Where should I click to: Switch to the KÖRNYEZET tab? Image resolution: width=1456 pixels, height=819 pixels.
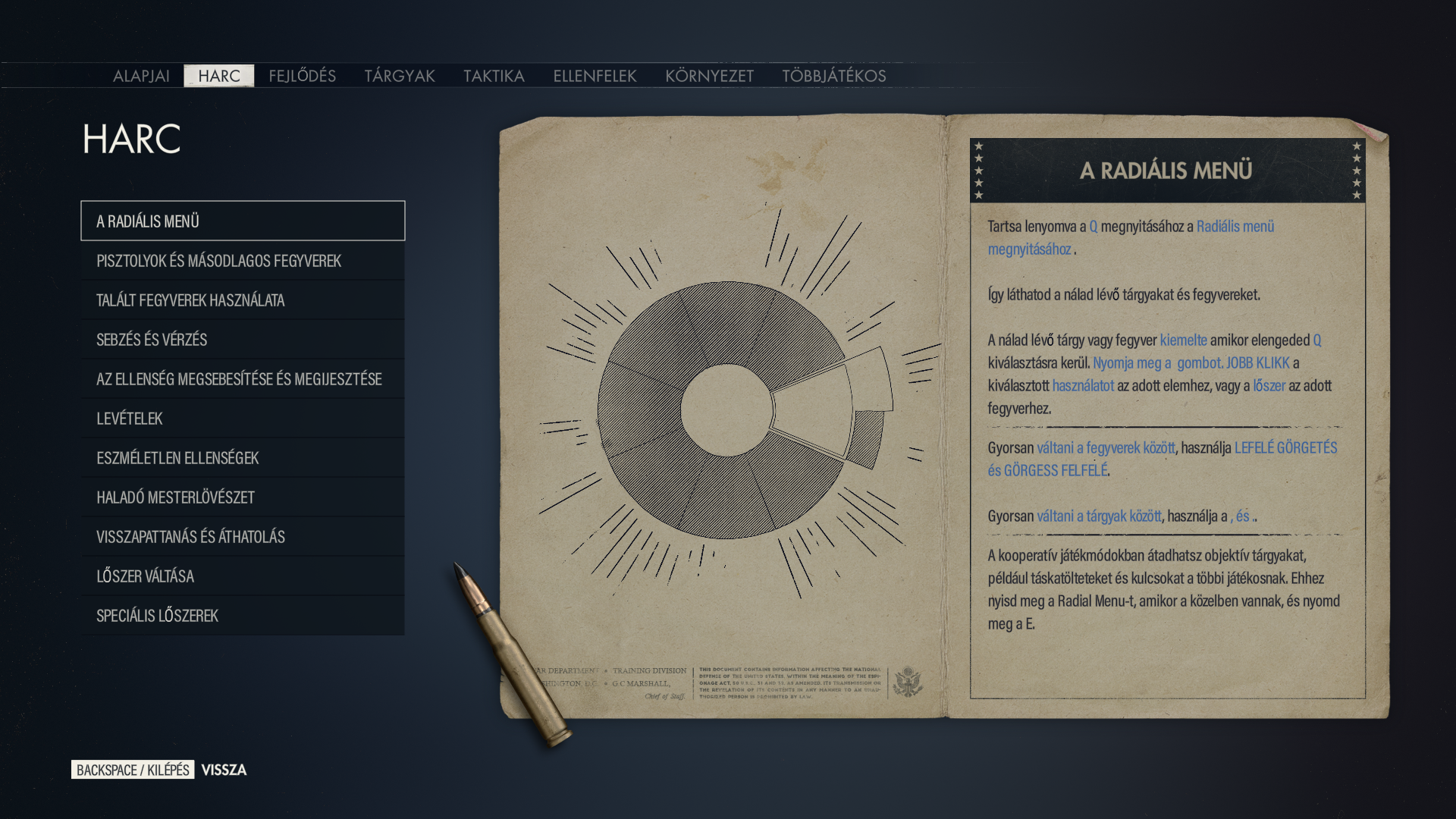(x=709, y=76)
